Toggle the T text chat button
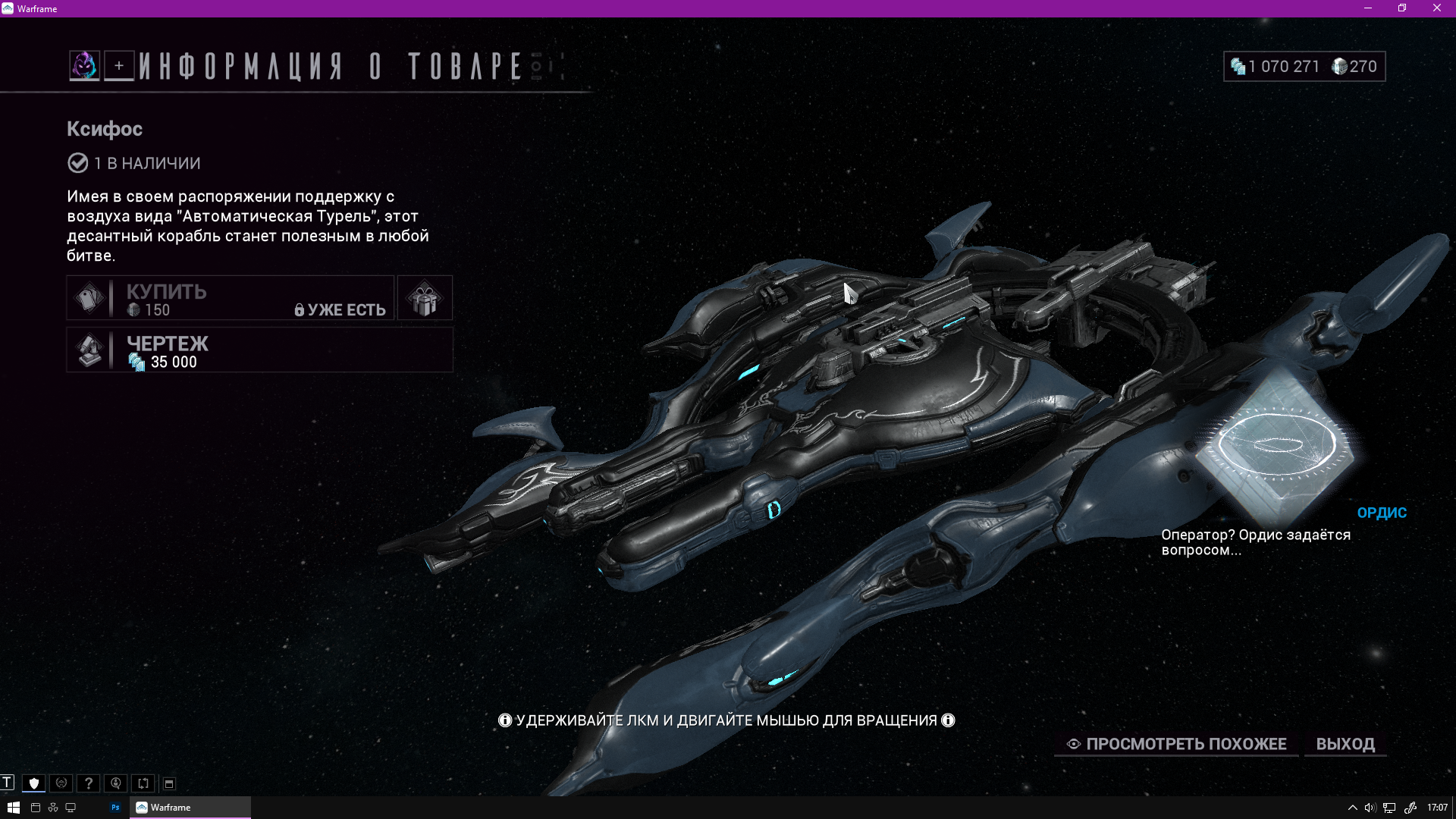The height and width of the screenshot is (819, 1456). pos(7,783)
